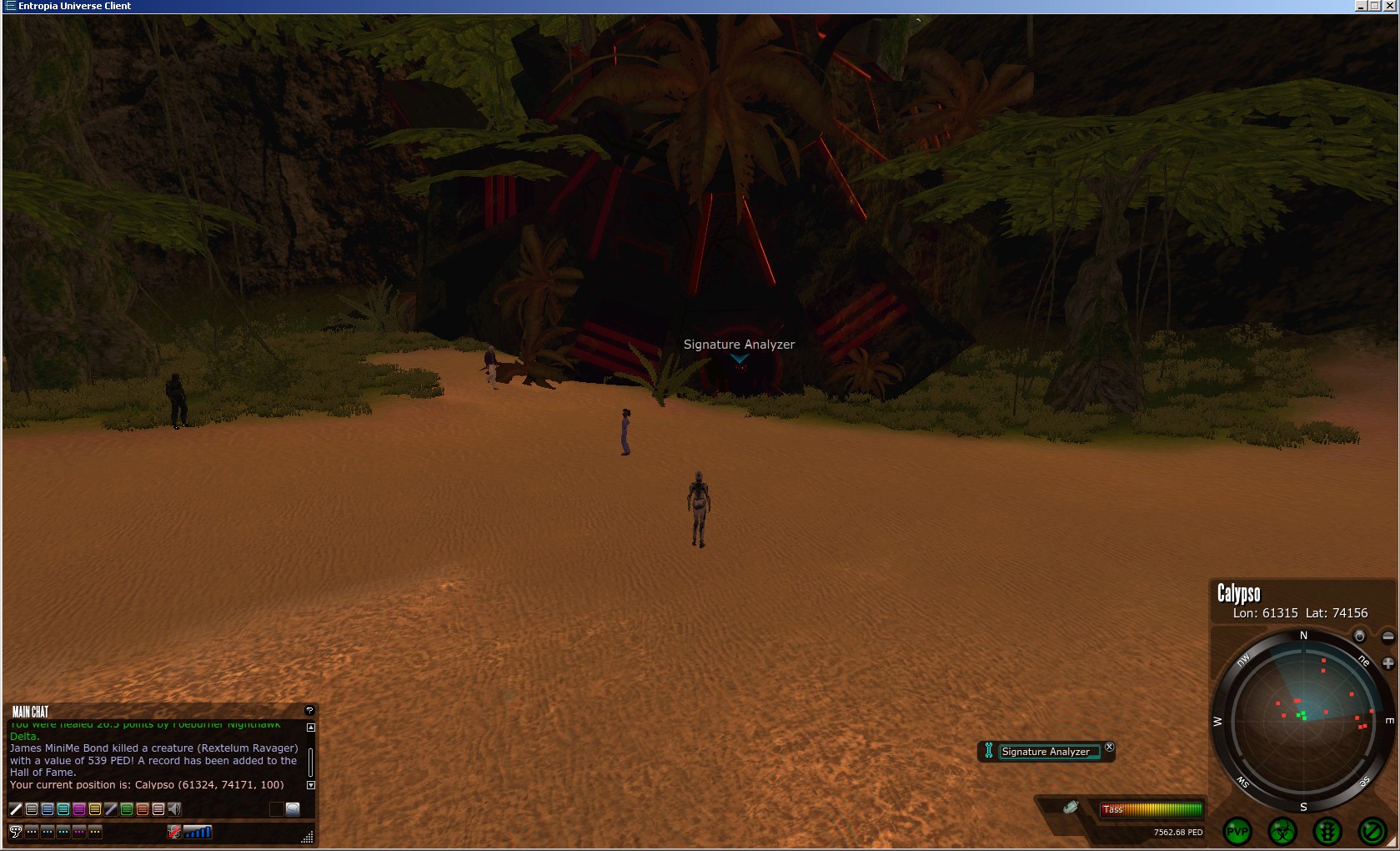Toggle the chat speaker sound icon
Screen dimensions: 1400x851
click(174, 808)
